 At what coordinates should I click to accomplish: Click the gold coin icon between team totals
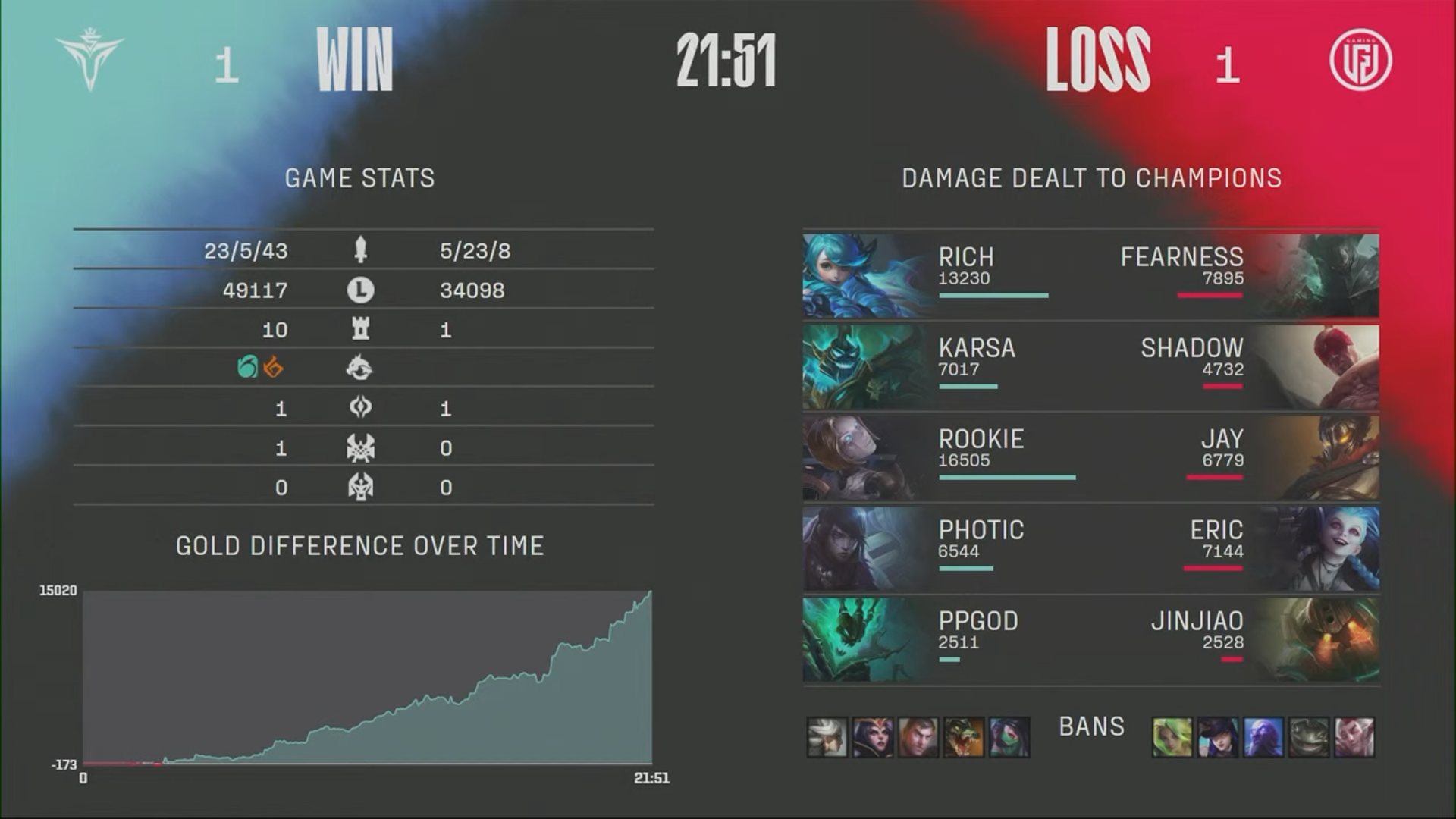pyautogui.click(x=362, y=290)
